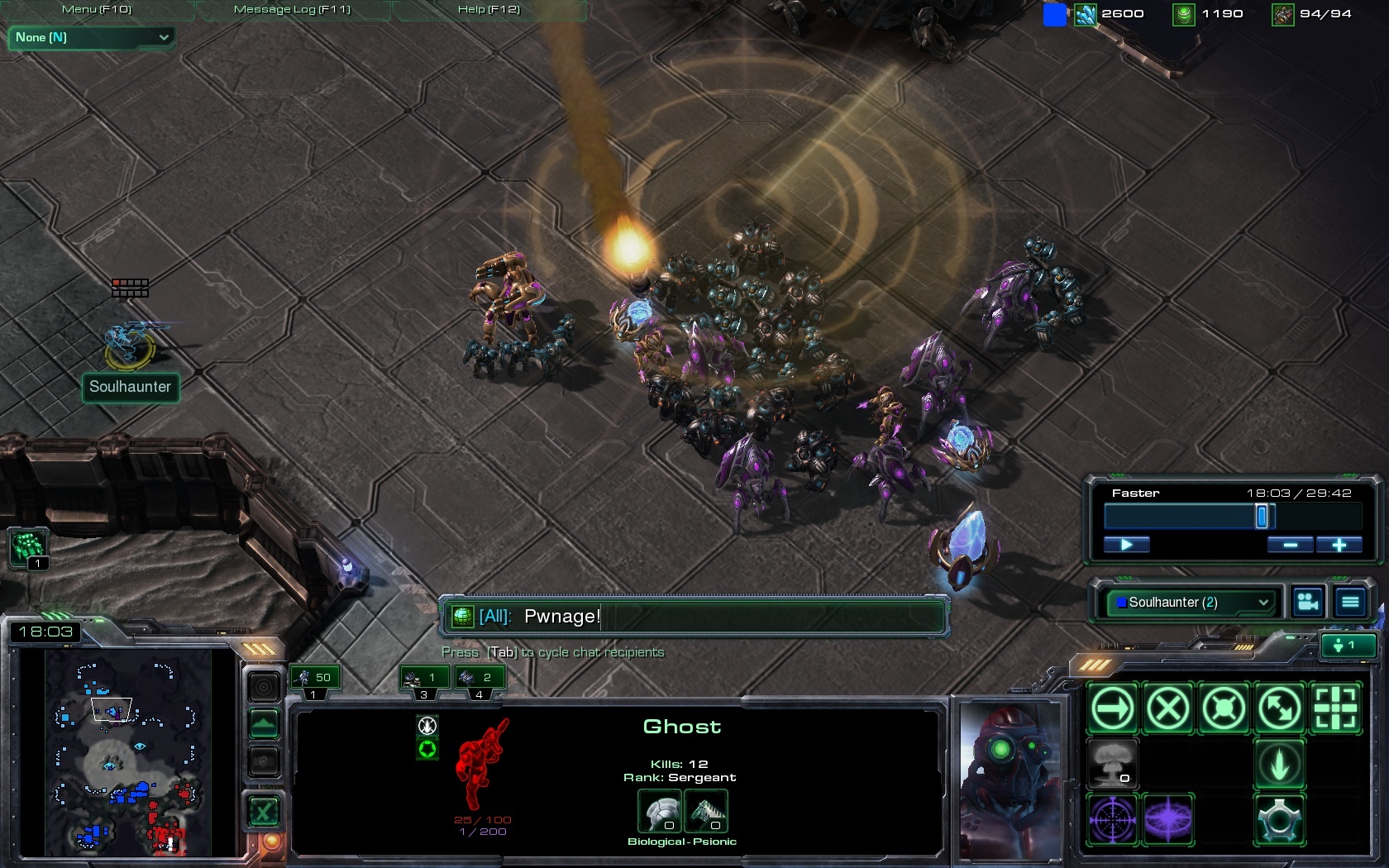
Task: Click the chat input field showing Pwnage!
Action: [694, 617]
